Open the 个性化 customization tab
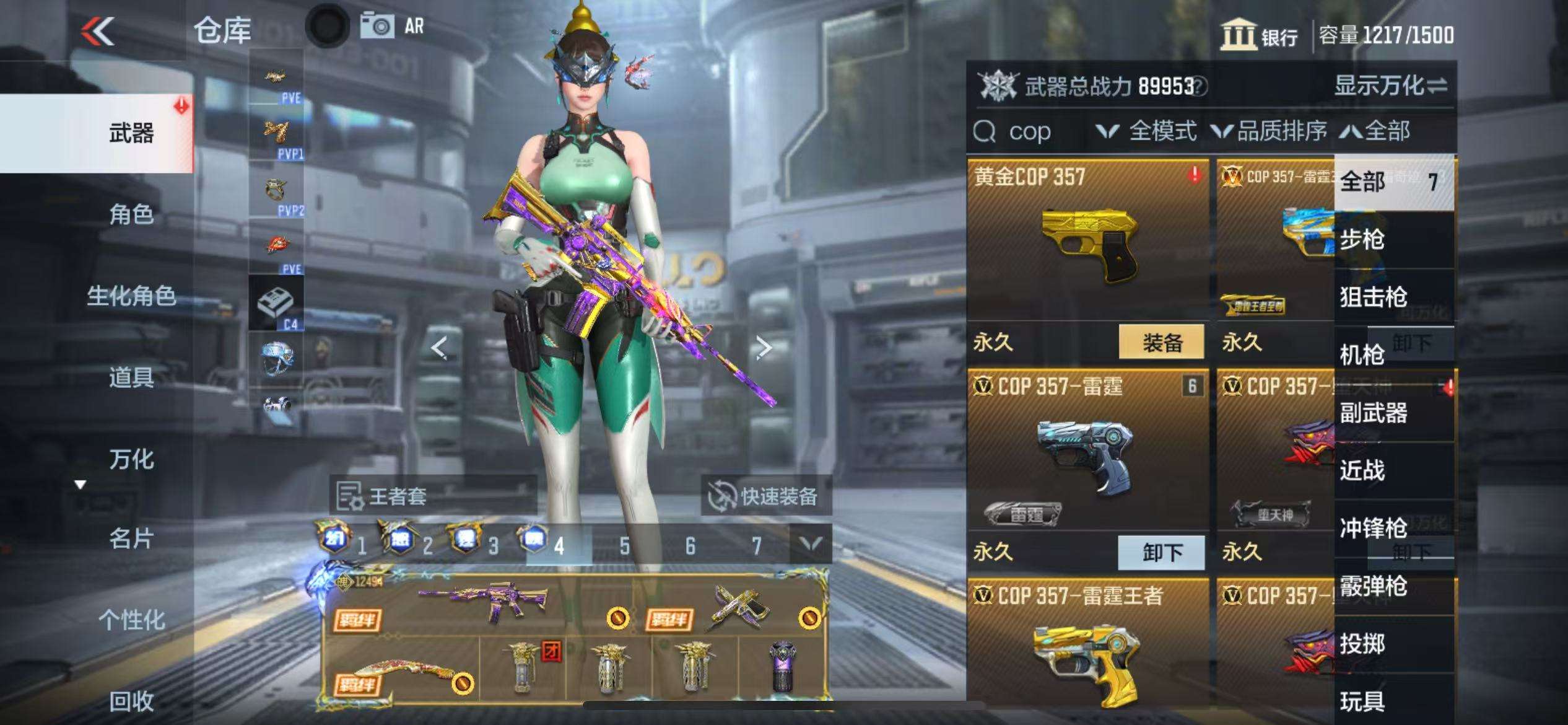Screen dimensions: 1568x725 coord(131,620)
